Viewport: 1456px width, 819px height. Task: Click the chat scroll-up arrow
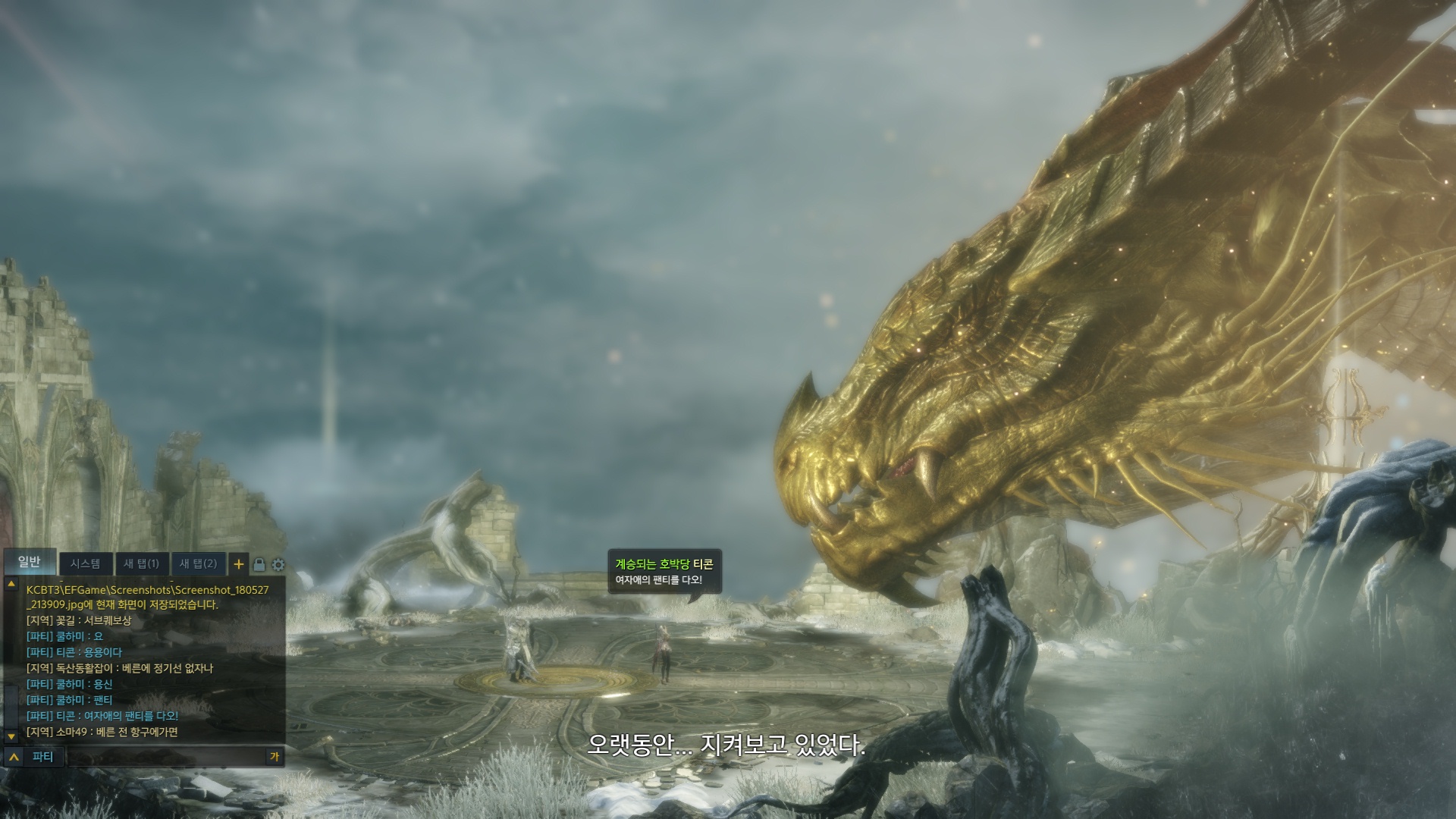coord(11,585)
